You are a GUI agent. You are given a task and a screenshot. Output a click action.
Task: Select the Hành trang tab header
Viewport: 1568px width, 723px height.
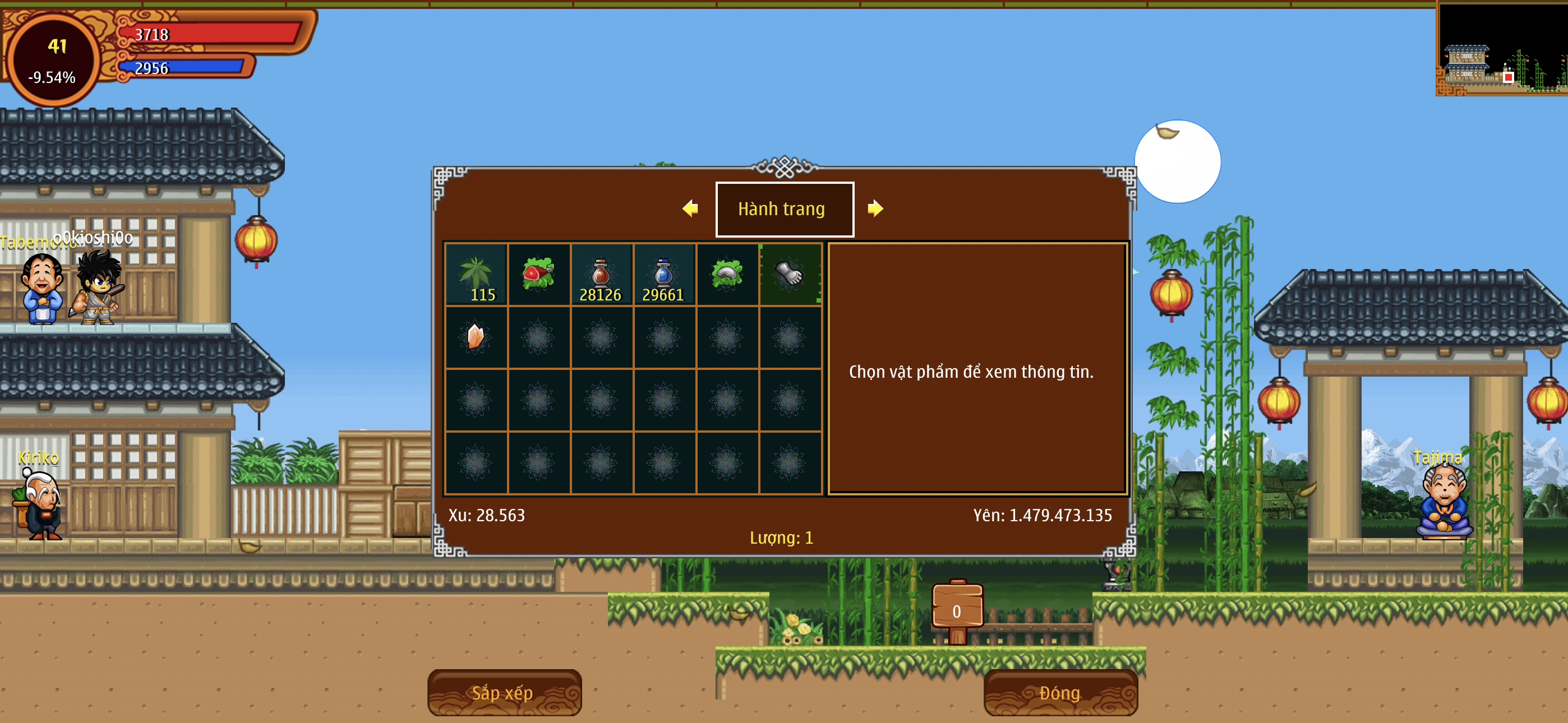784,208
